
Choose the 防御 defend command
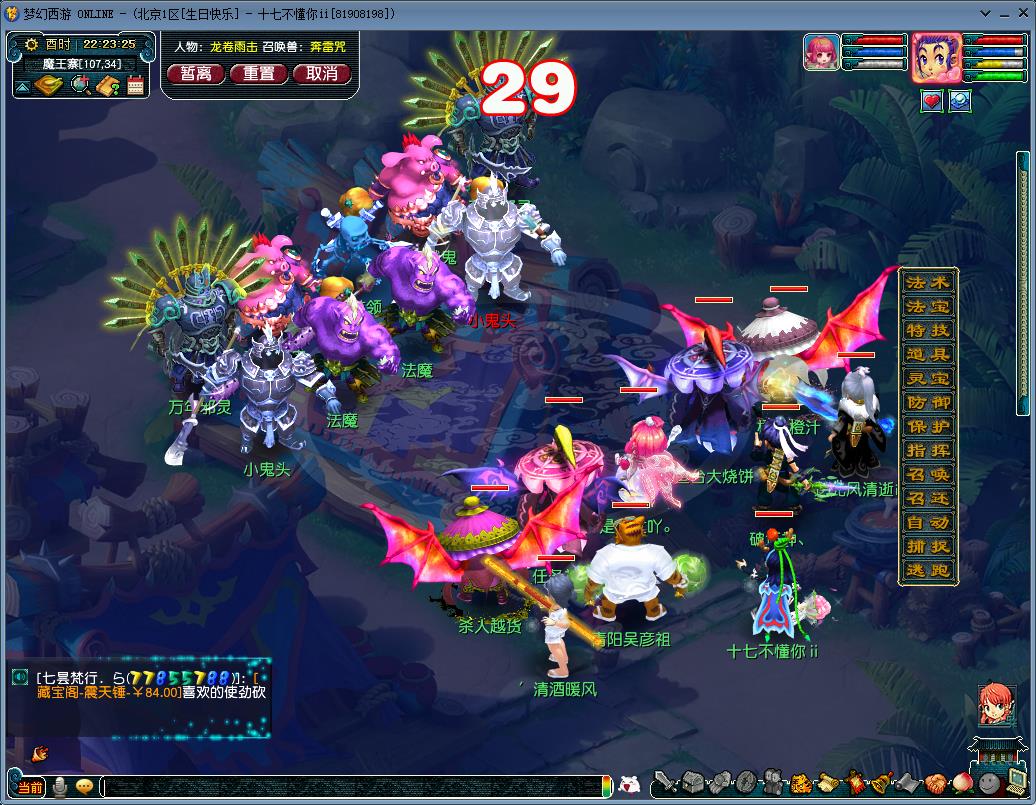pos(928,402)
